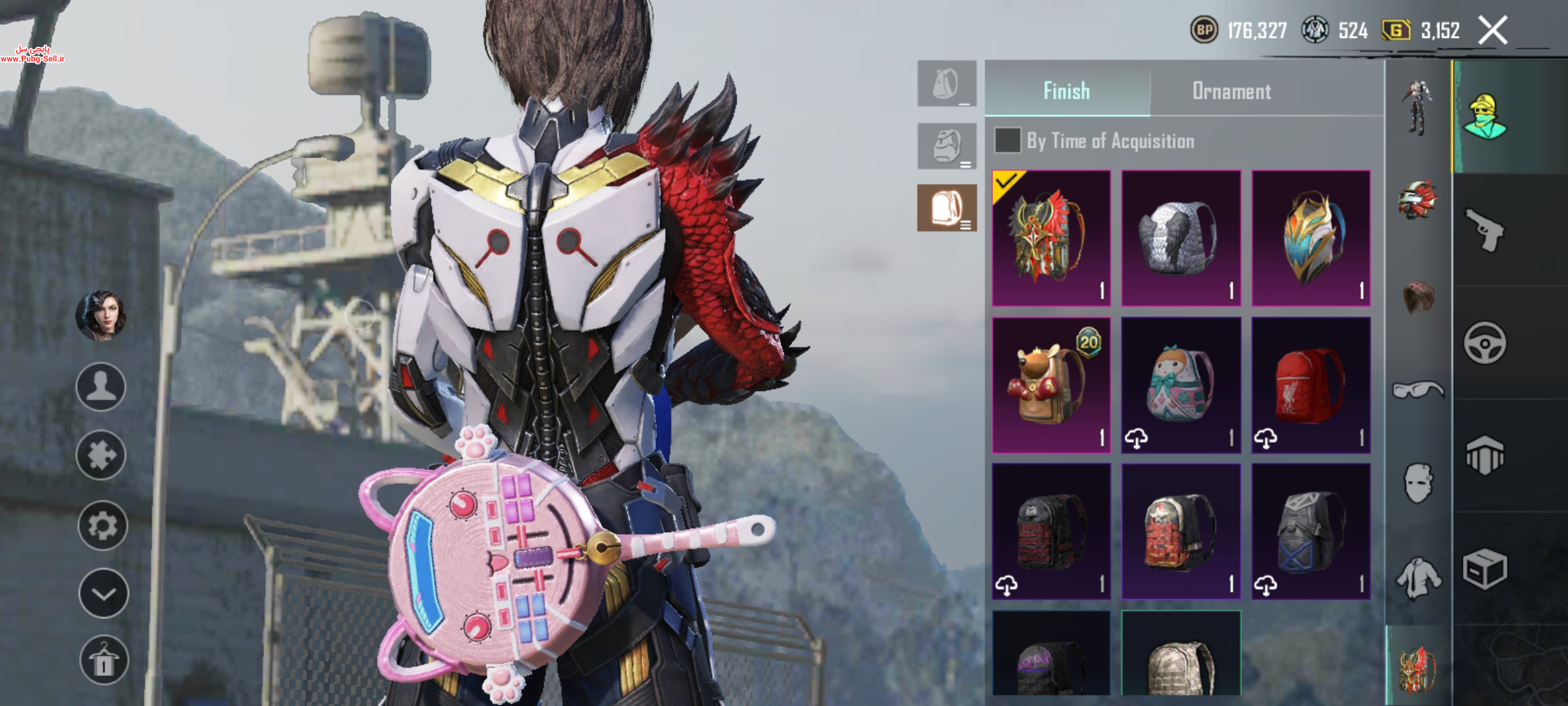Open the wardrobe hanger icon
Screen dimensions: 1568x706
pyautogui.click(x=103, y=660)
